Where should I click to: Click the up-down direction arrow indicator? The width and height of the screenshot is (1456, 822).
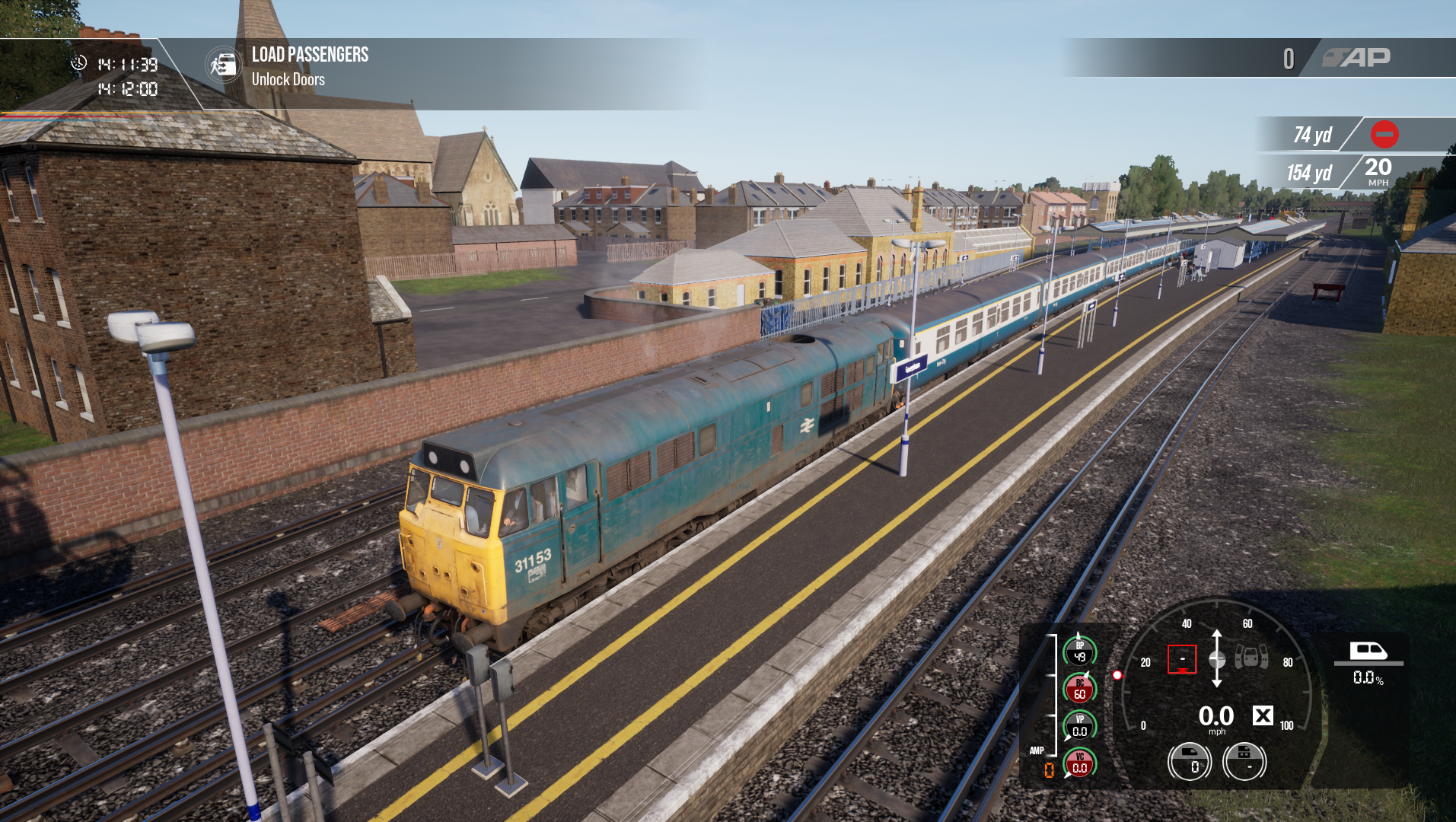point(1216,658)
